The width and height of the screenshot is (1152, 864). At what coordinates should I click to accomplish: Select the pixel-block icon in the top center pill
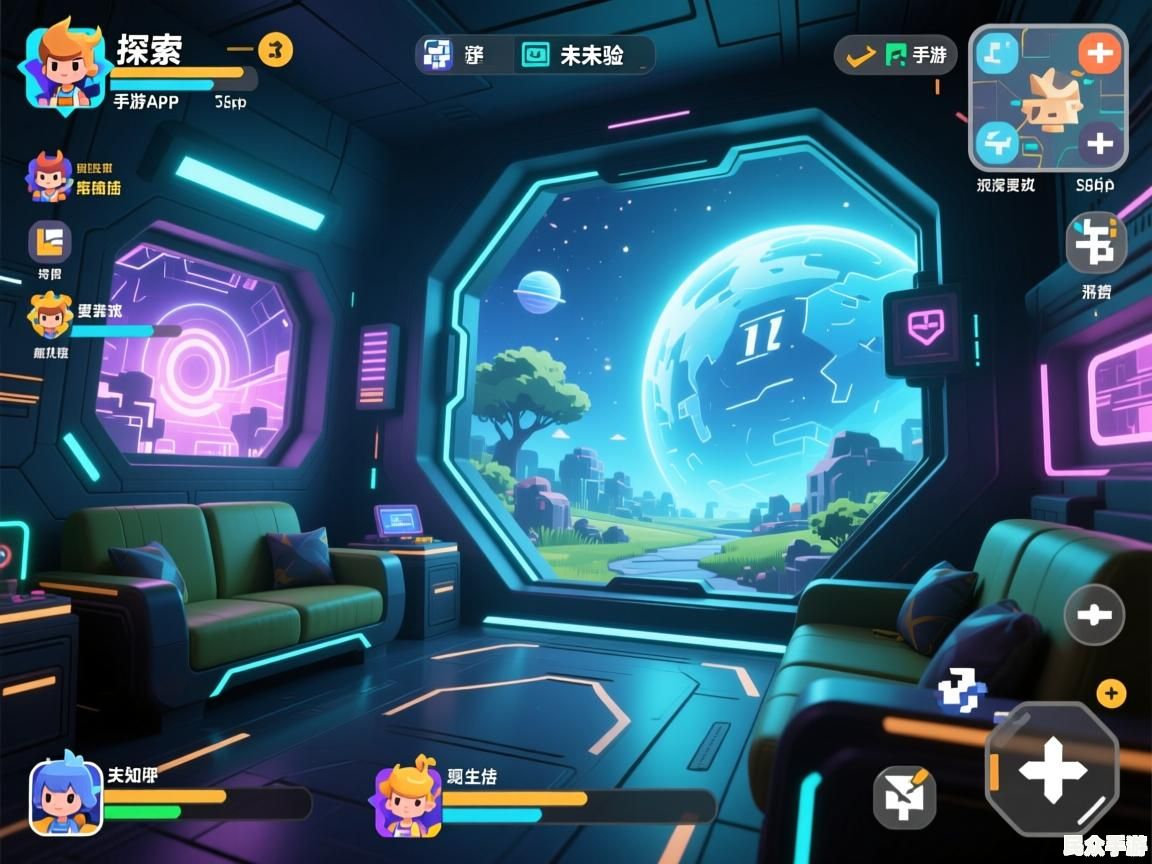(x=437, y=55)
